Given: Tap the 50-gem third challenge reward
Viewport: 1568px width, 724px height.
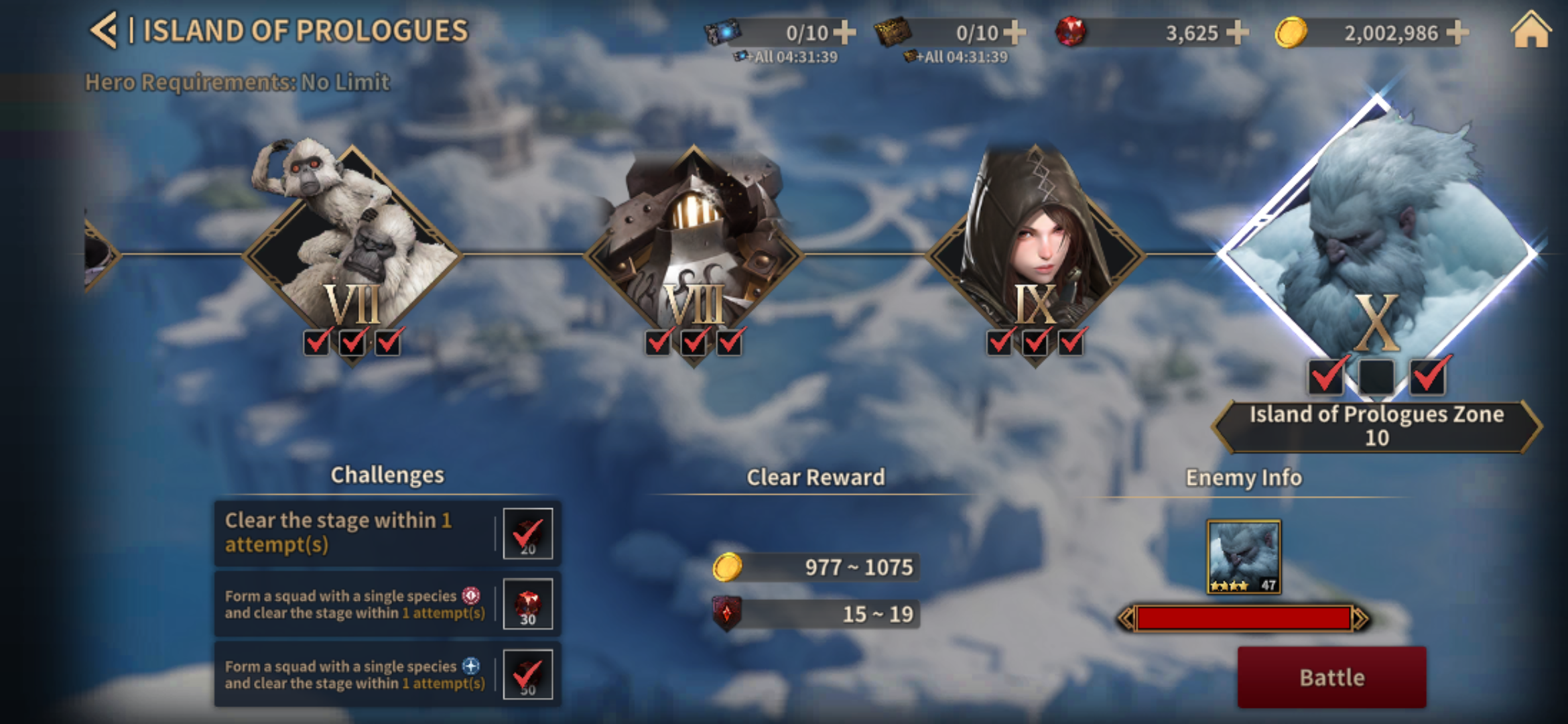Looking at the screenshot, I should coord(528,674).
